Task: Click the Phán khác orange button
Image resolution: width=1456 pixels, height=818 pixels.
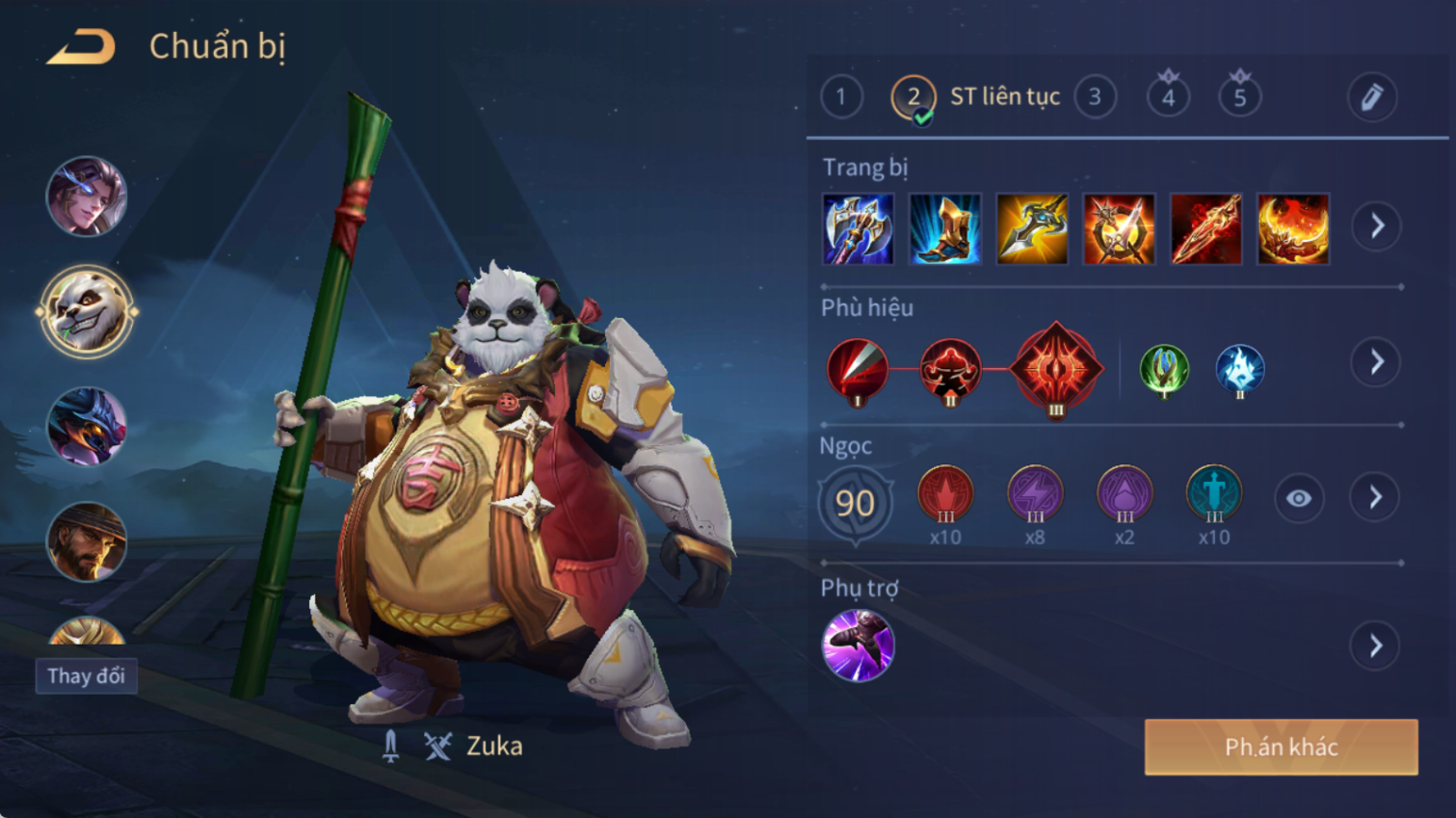Action: tap(1281, 747)
